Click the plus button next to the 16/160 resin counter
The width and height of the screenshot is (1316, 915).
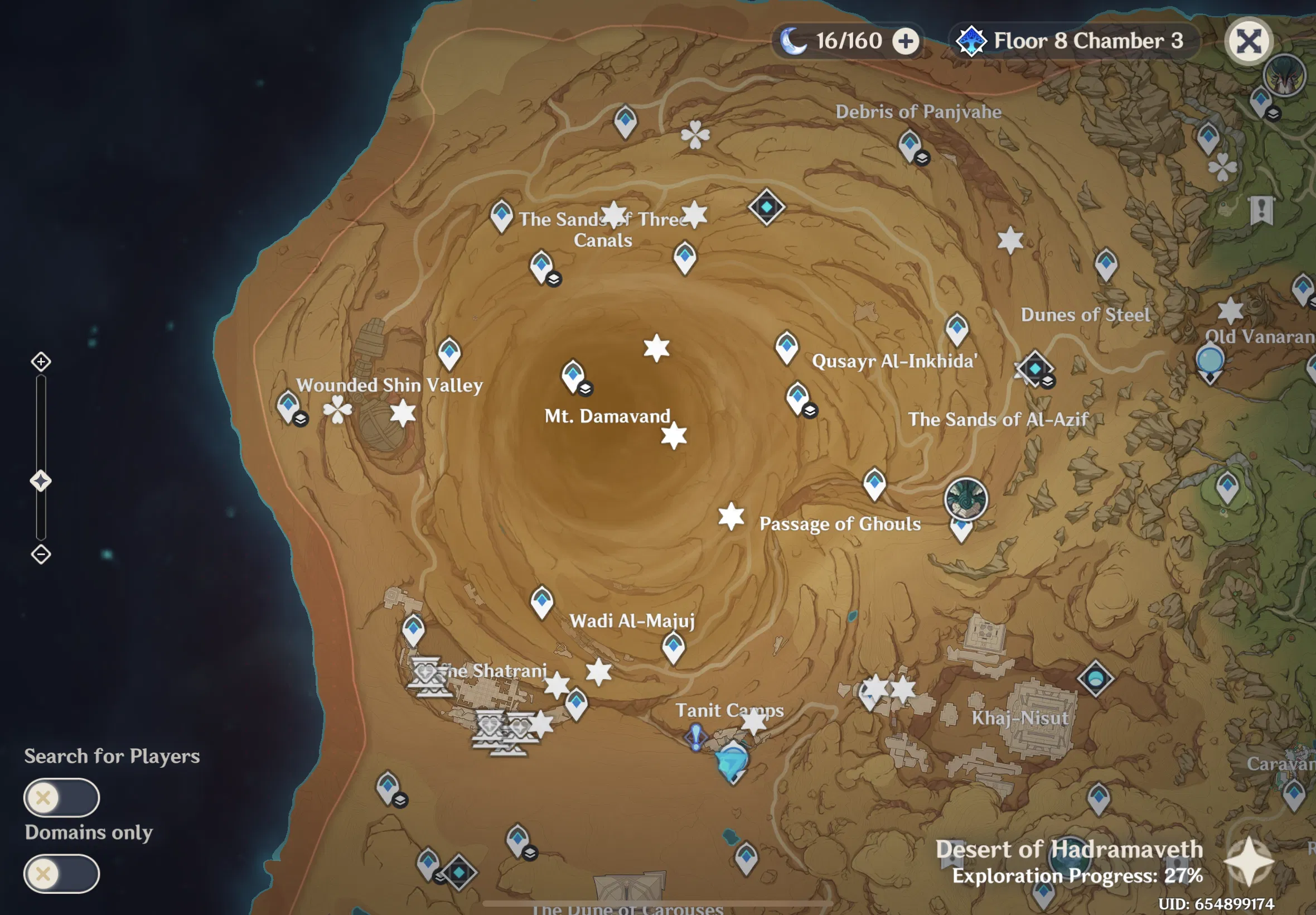[x=905, y=41]
